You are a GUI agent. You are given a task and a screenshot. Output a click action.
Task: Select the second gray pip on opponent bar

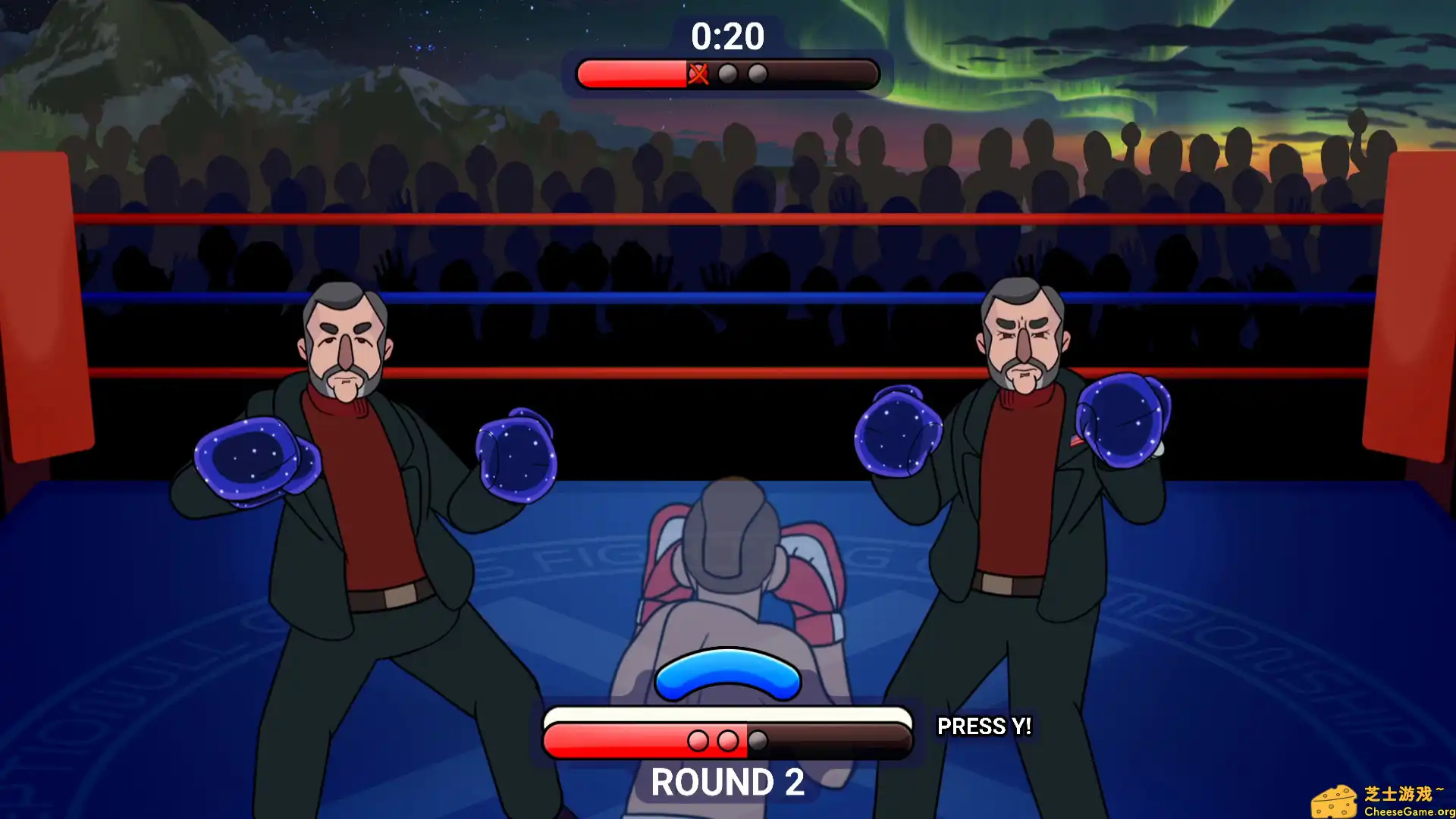758,74
